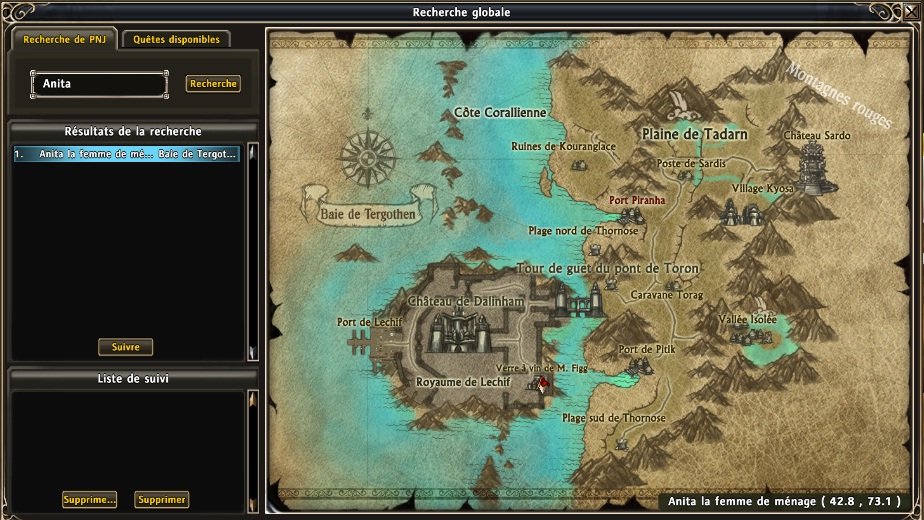Click the NPC name search field
Screen dimensions: 924x520
click(x=99, y=84)
